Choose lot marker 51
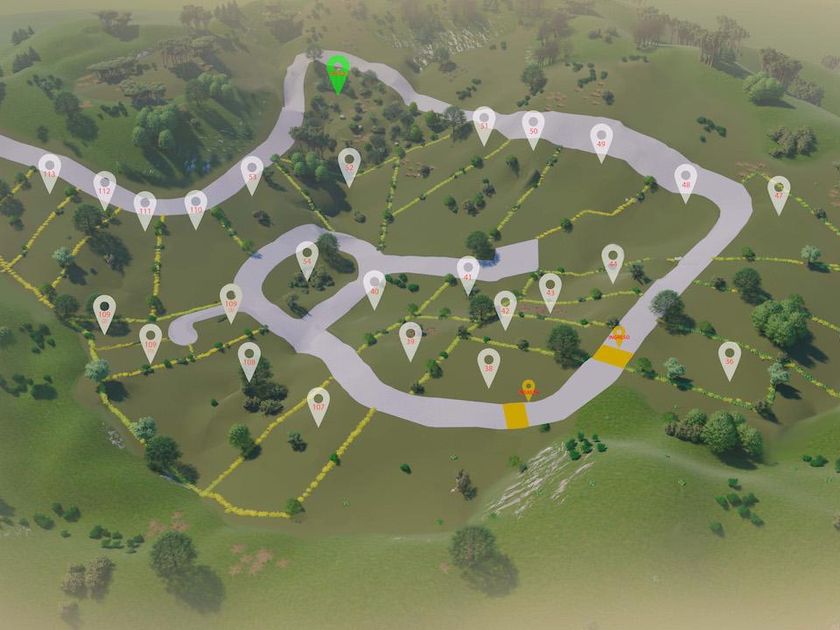The height and width of the screenshot is (630, 840). tap(484, 122)
